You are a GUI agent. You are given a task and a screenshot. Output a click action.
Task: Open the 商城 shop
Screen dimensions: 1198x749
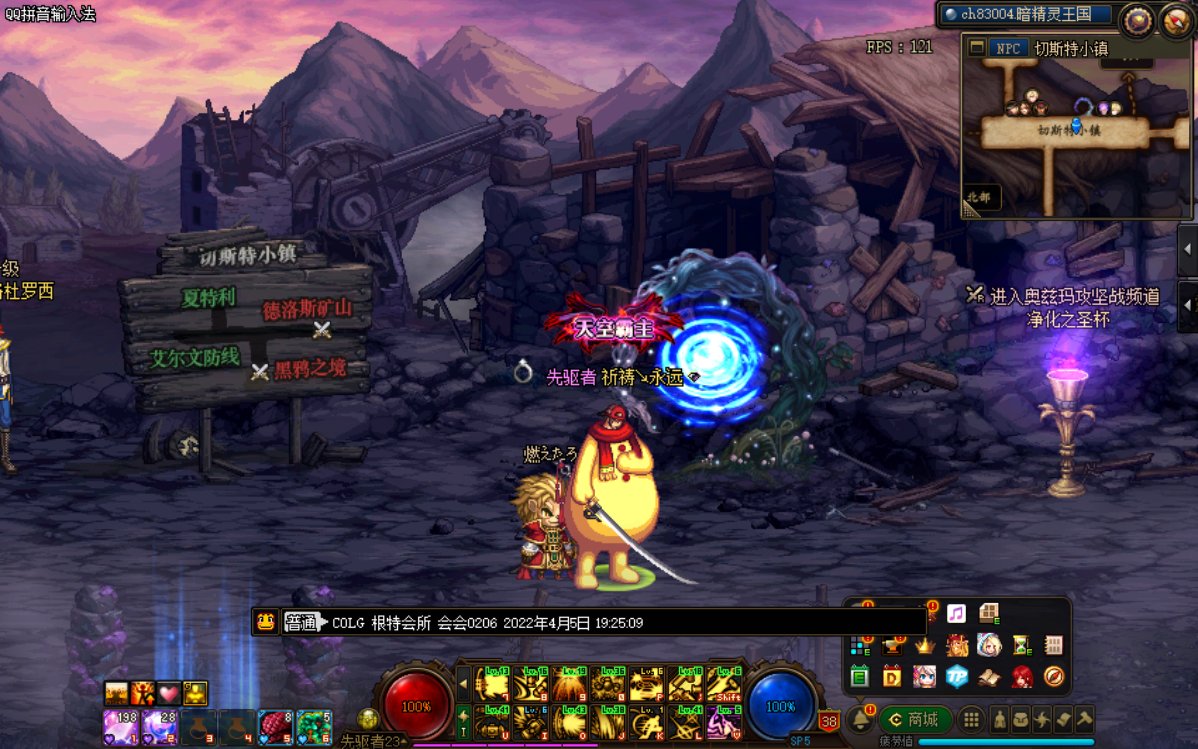coord(915,720)
